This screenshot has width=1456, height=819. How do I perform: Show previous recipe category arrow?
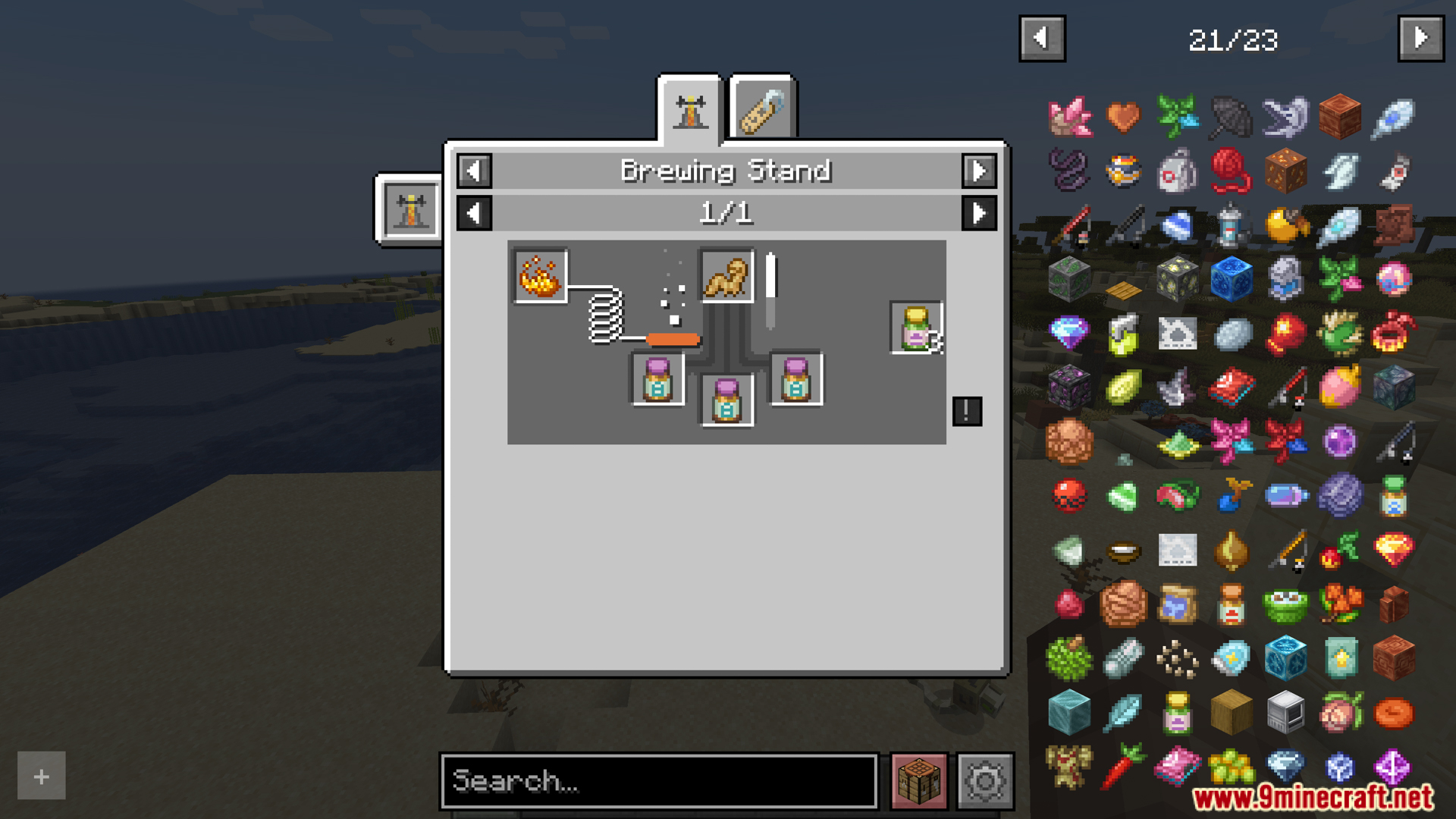(x=474, y=171)
